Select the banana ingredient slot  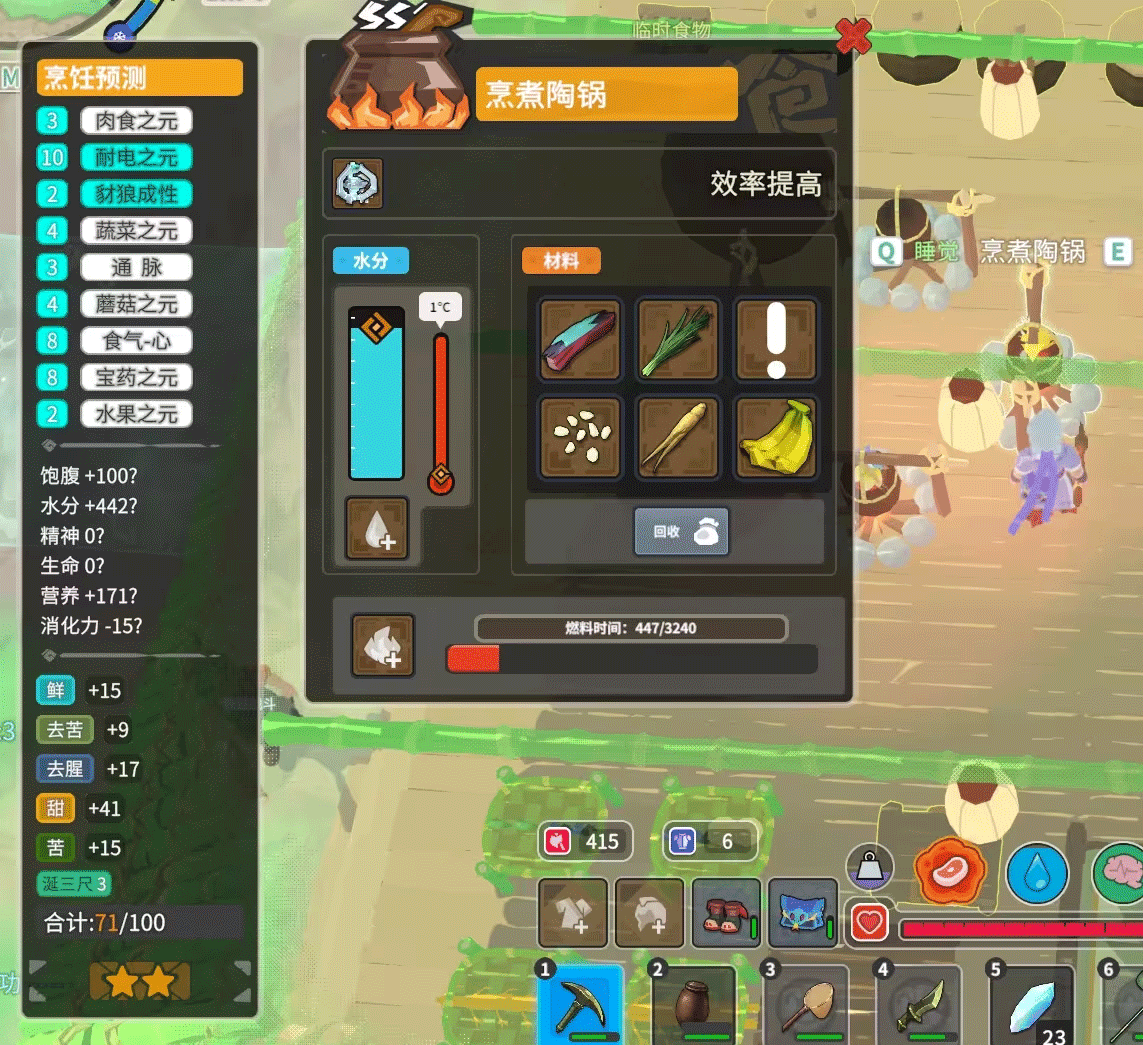click(776, 437)
